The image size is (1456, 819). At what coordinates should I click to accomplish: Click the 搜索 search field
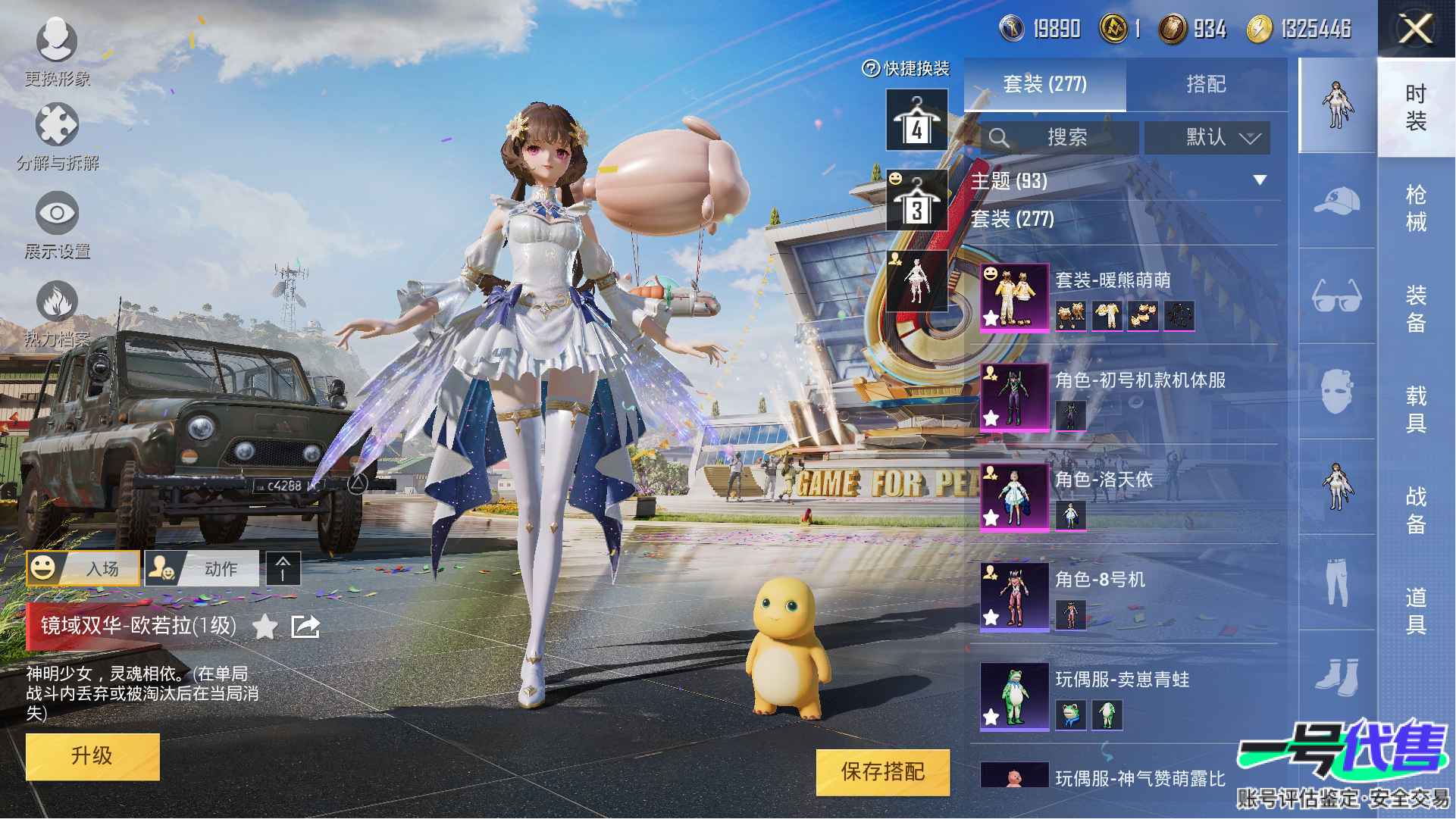coord(1060,138)
